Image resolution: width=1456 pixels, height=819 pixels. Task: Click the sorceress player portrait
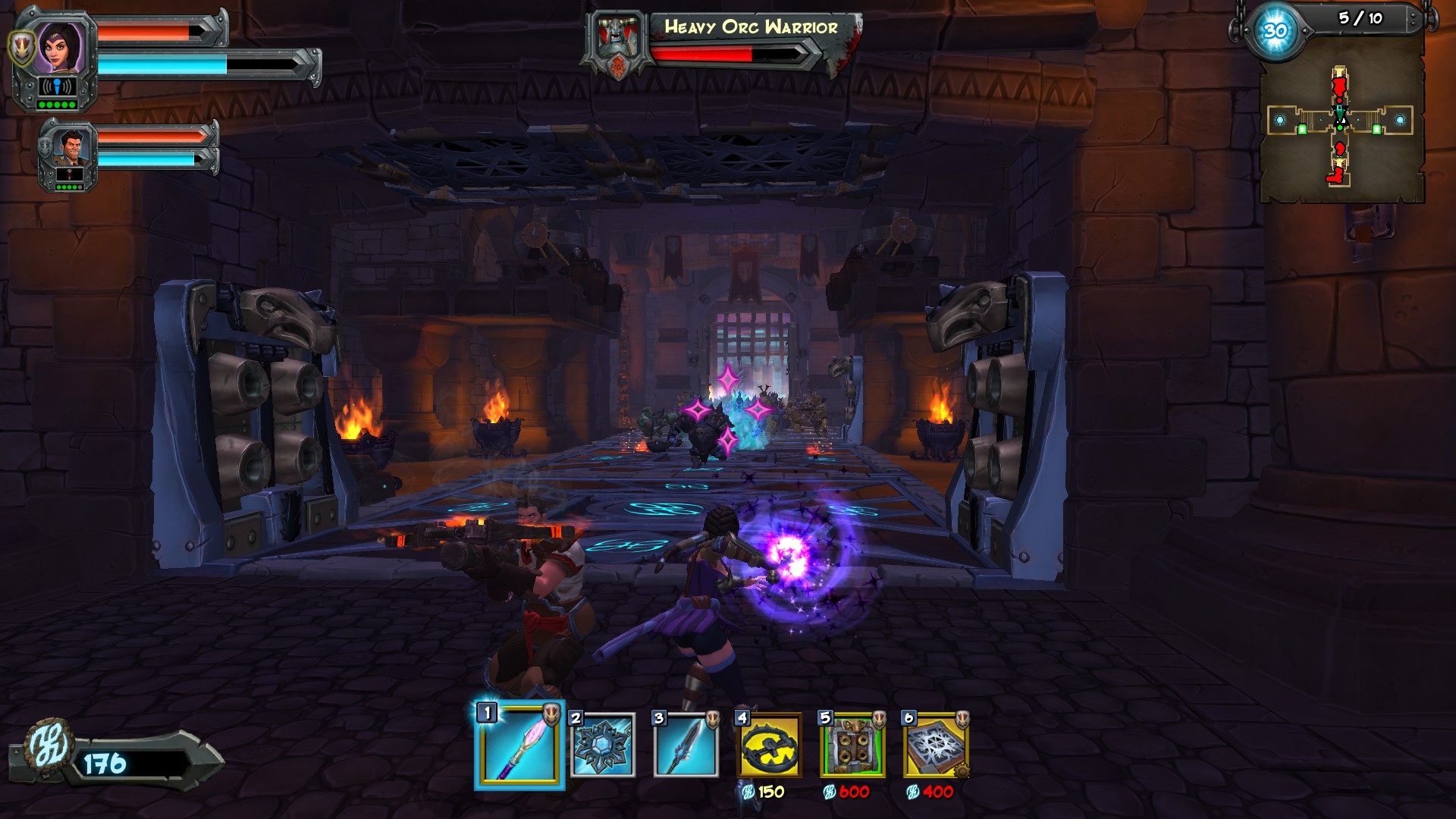(56, 47)
